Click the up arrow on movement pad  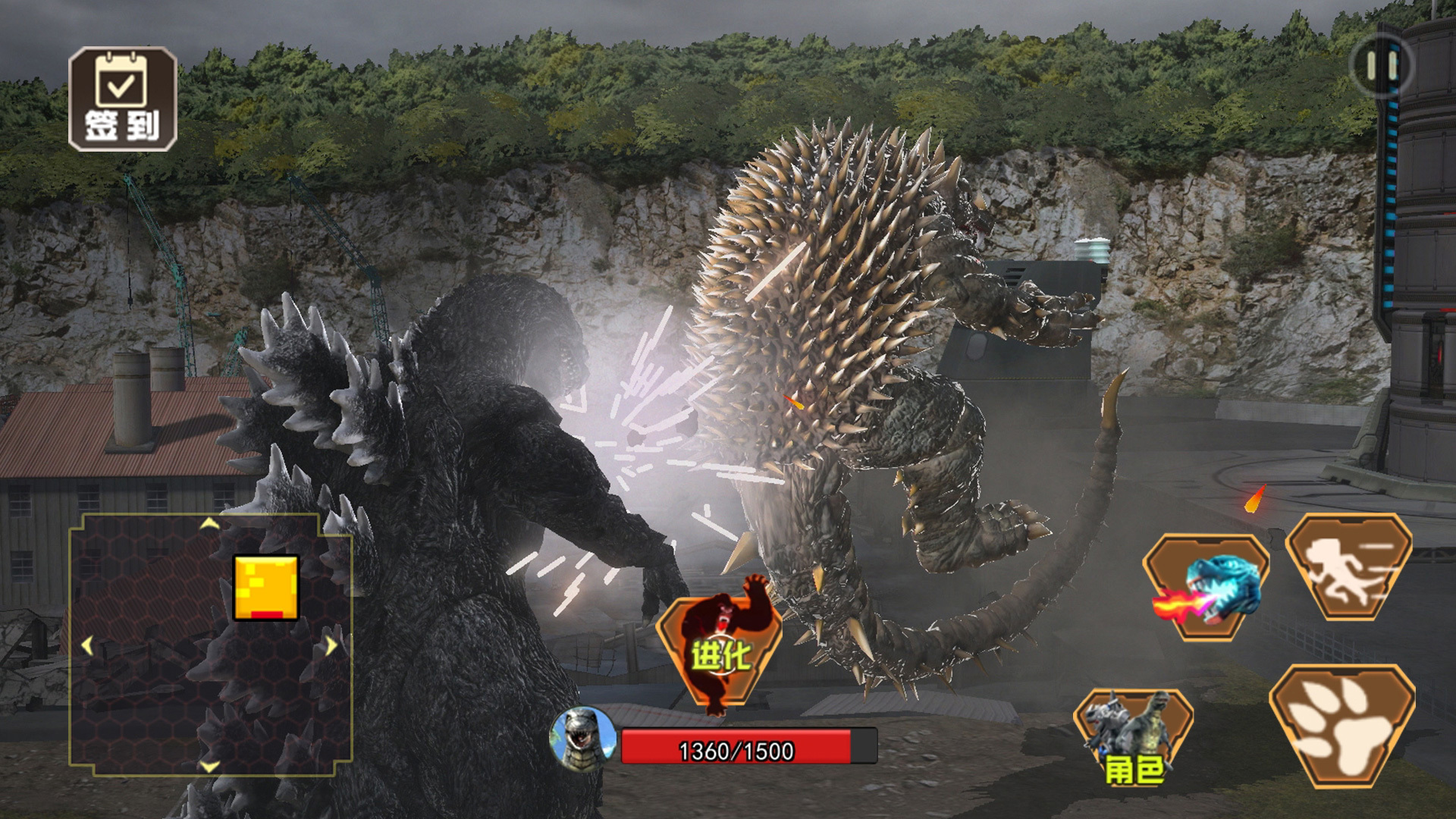pos(209,524)
